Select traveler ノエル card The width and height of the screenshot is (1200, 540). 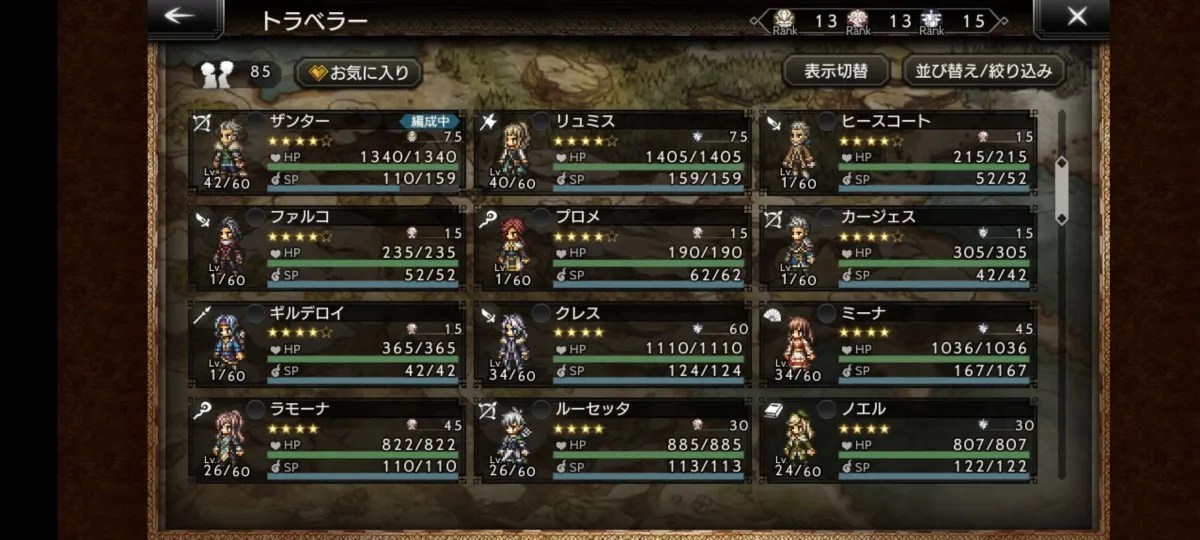tap(900, 440)
